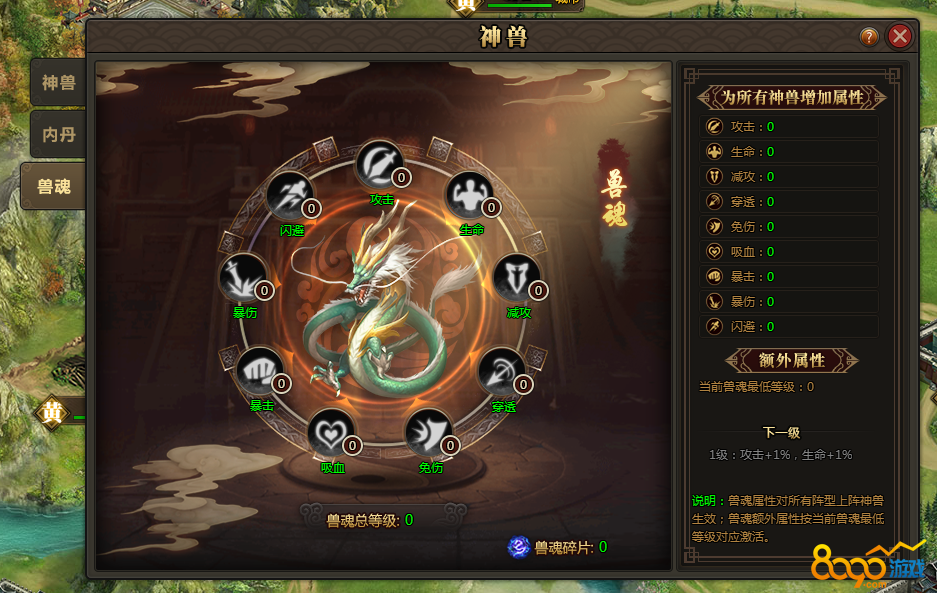Switch to the 内丹 tab

coord(58,134)
